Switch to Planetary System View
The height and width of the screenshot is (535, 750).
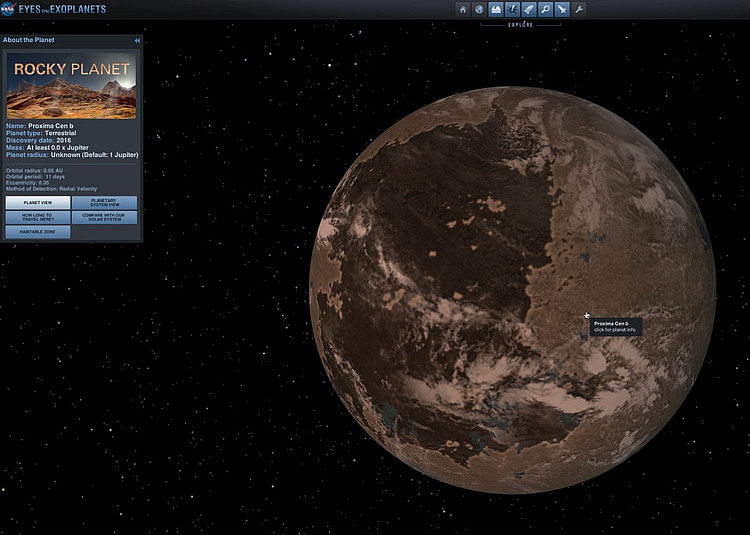104,202
